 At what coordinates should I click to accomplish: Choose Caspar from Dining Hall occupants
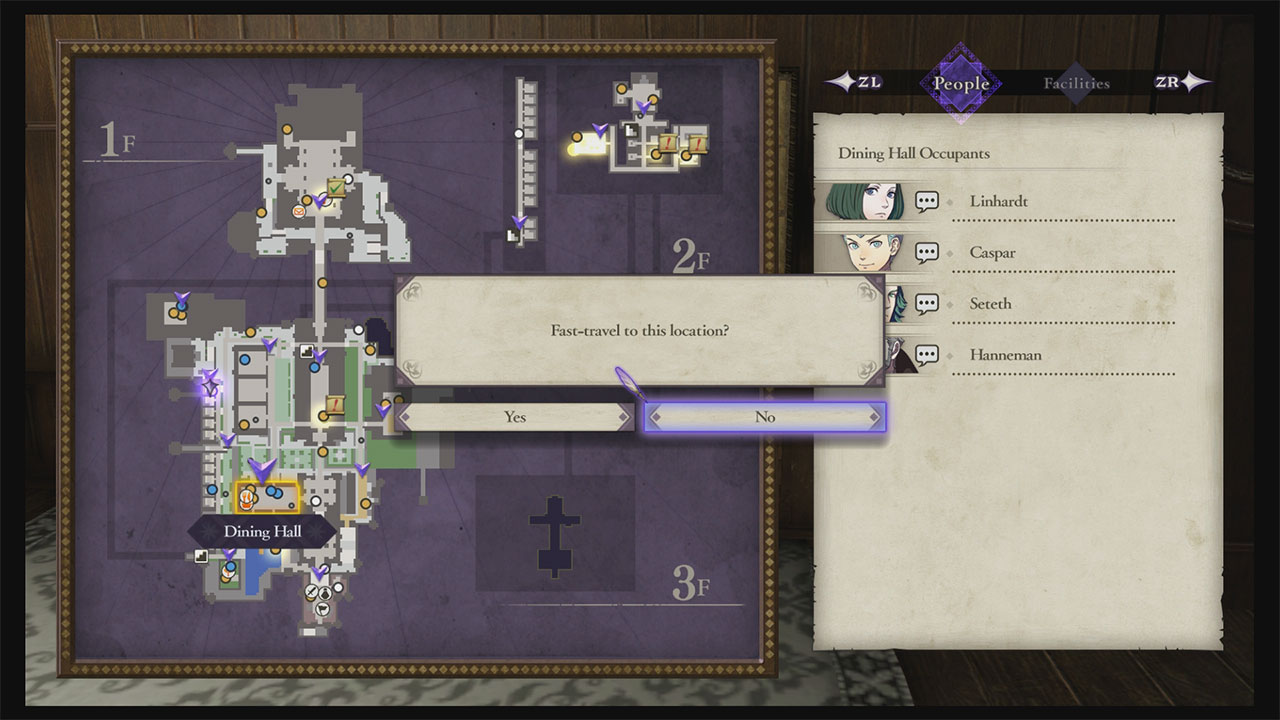coord(992,253)
